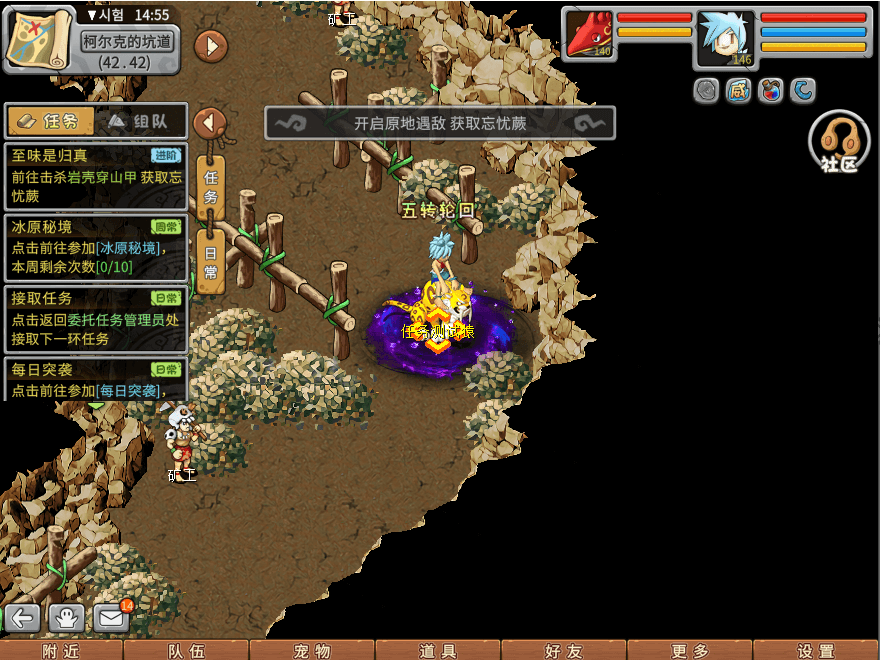Click the 柯尔克的坑道 location button
The height and width of the screenshot is (660, 880).
point(127,41)
